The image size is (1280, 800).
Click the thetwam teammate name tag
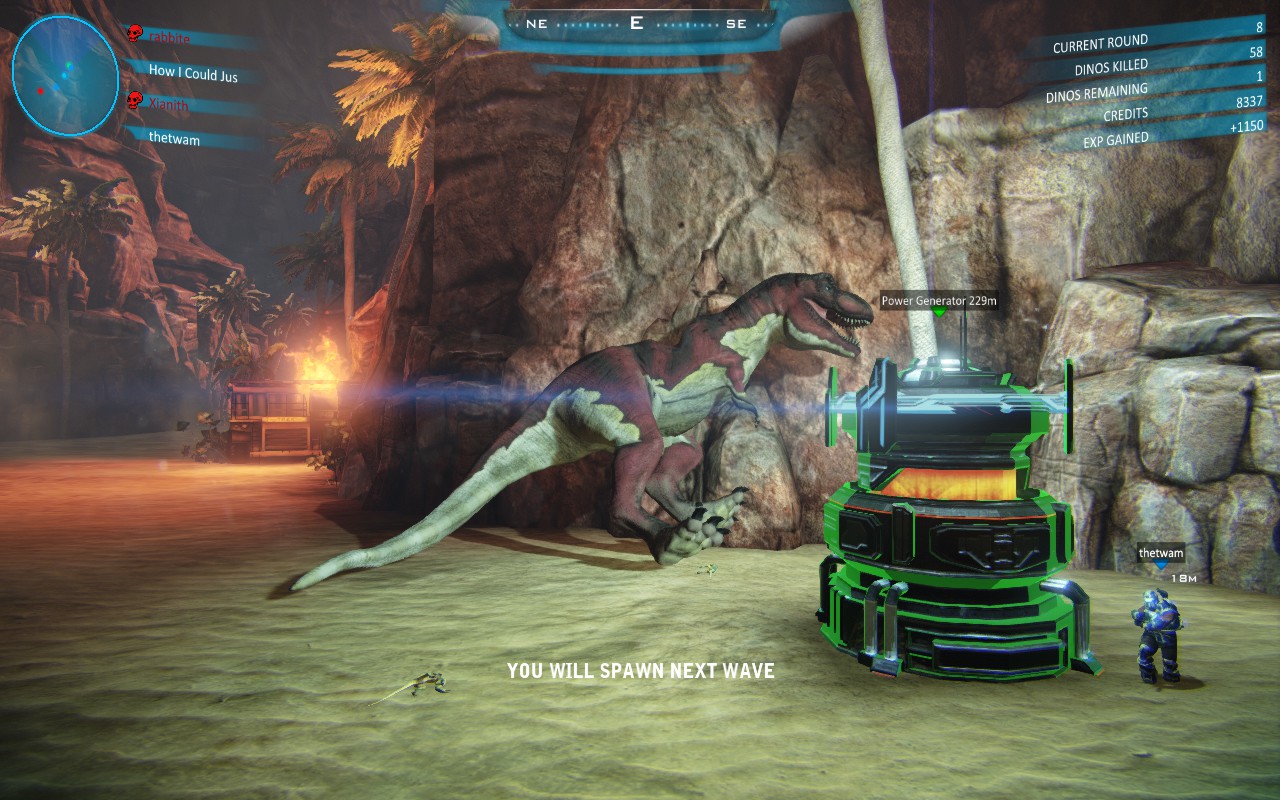point(1160,553)
